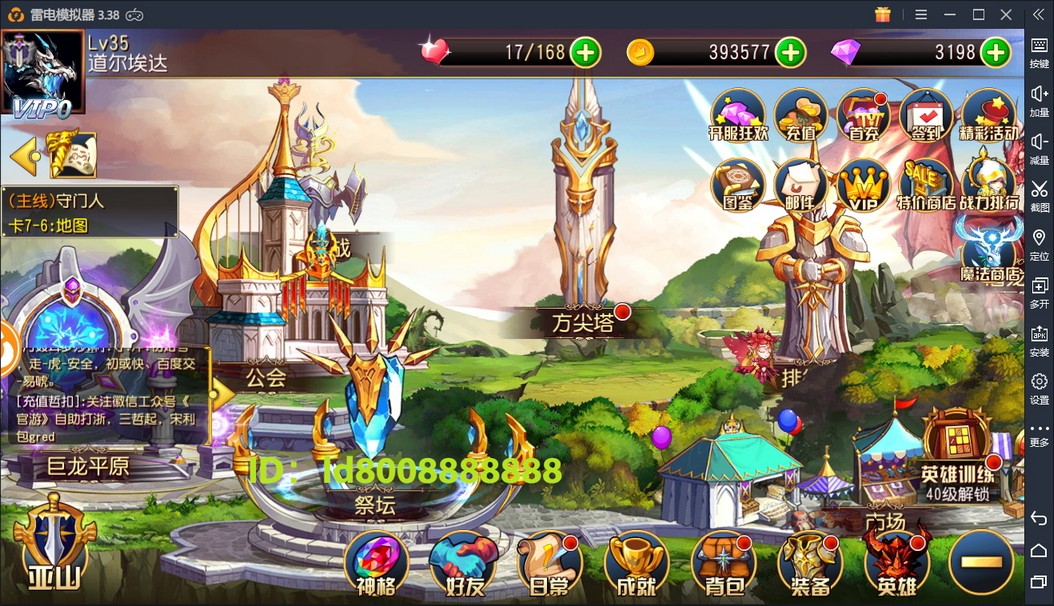This screenshot has width=1054, height=606.
Task: Open the 日常 daily quests scroll
Action: tap(549, 562)
